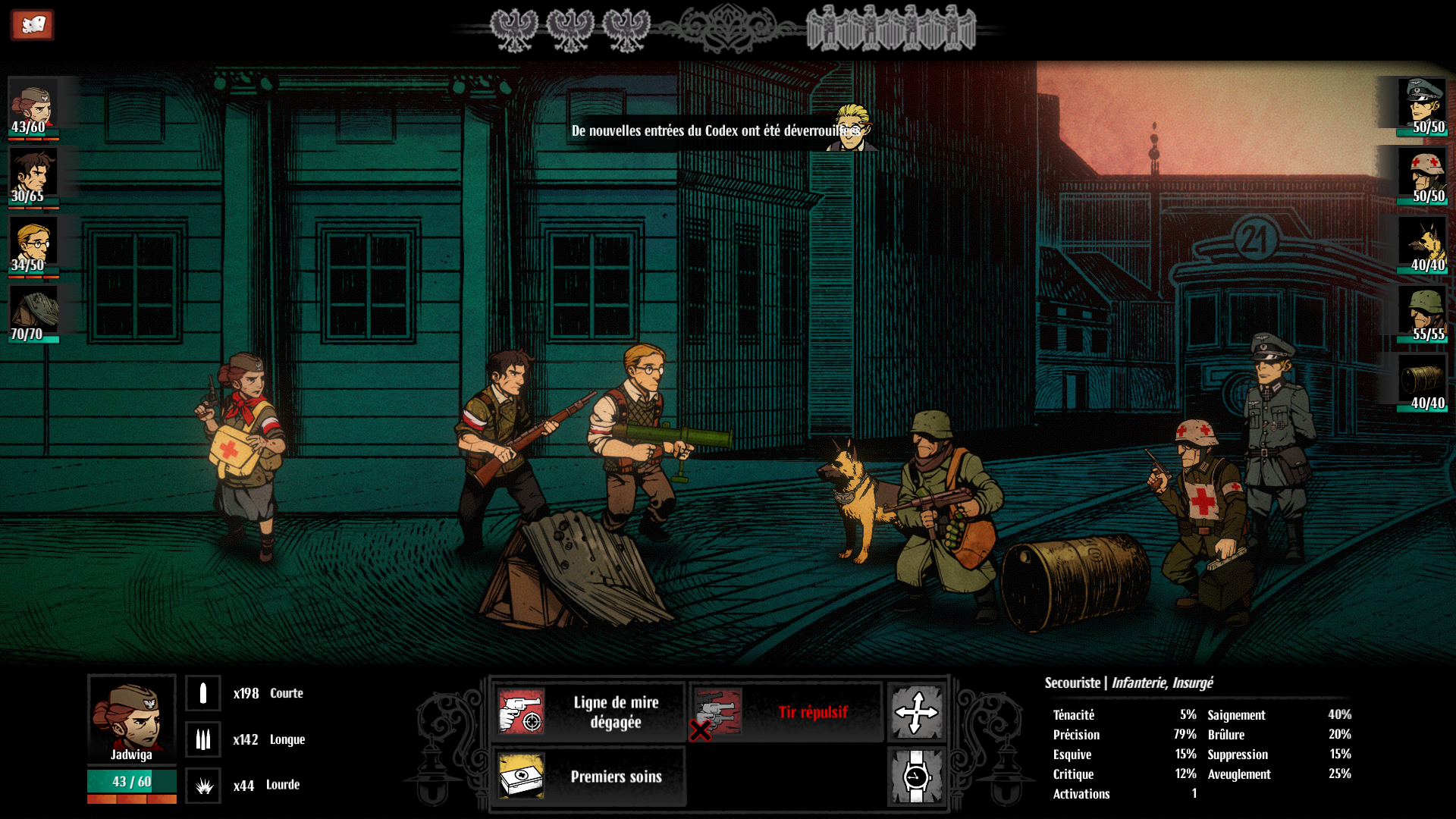Image resolution: width=1456 pixels, height=819 pixels.
Task: Target the barrel portrait 40/40
Action: click(1423, 383)
